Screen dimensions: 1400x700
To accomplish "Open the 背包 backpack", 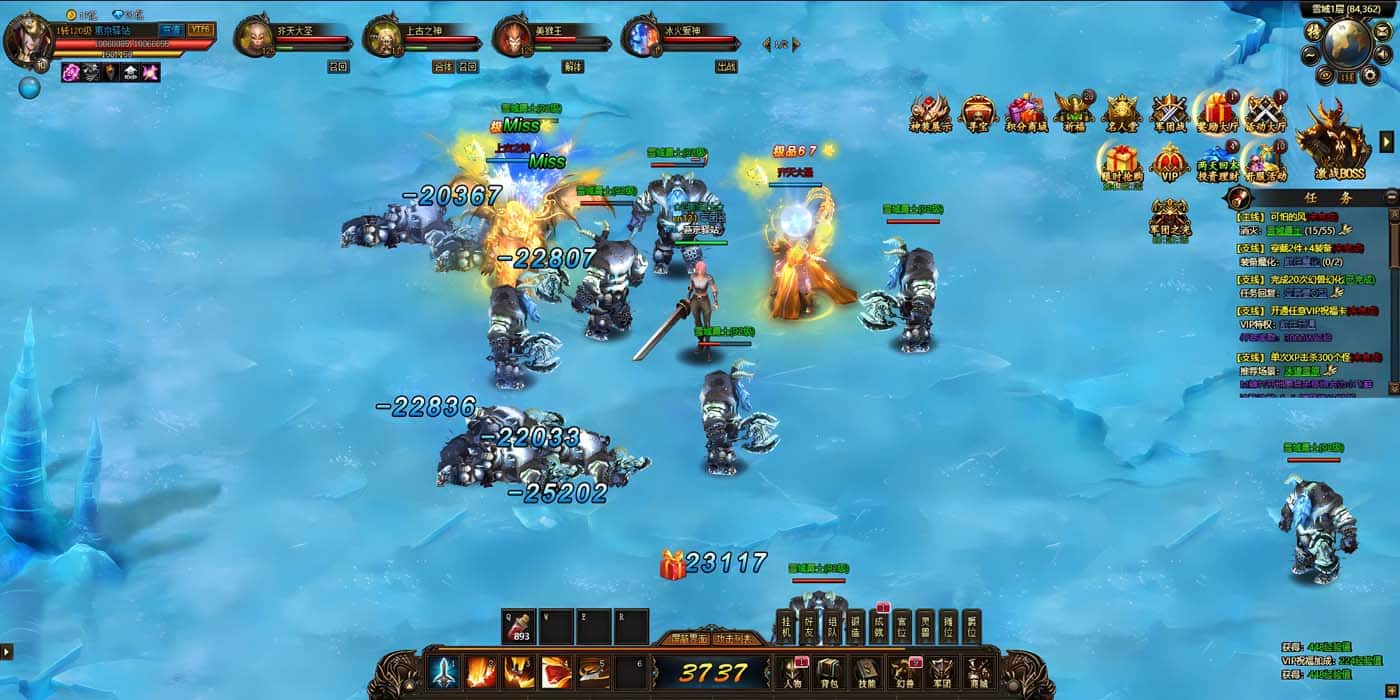I will [x=828, y=674].
